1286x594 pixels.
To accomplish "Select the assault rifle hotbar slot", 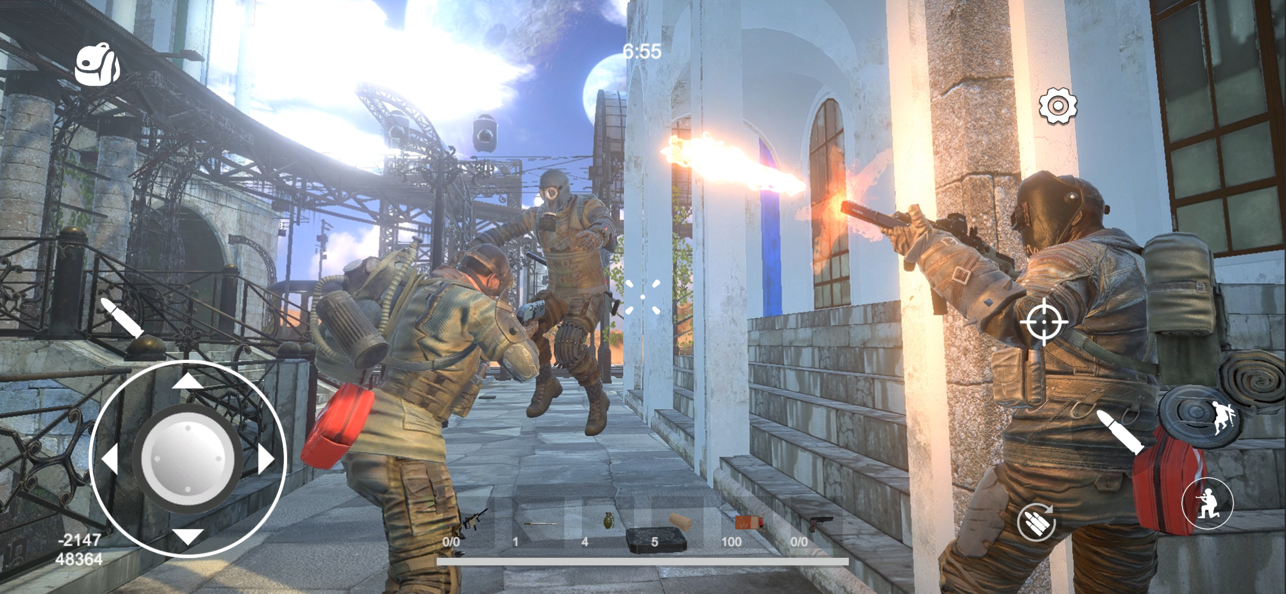I will tap(471, 521).
